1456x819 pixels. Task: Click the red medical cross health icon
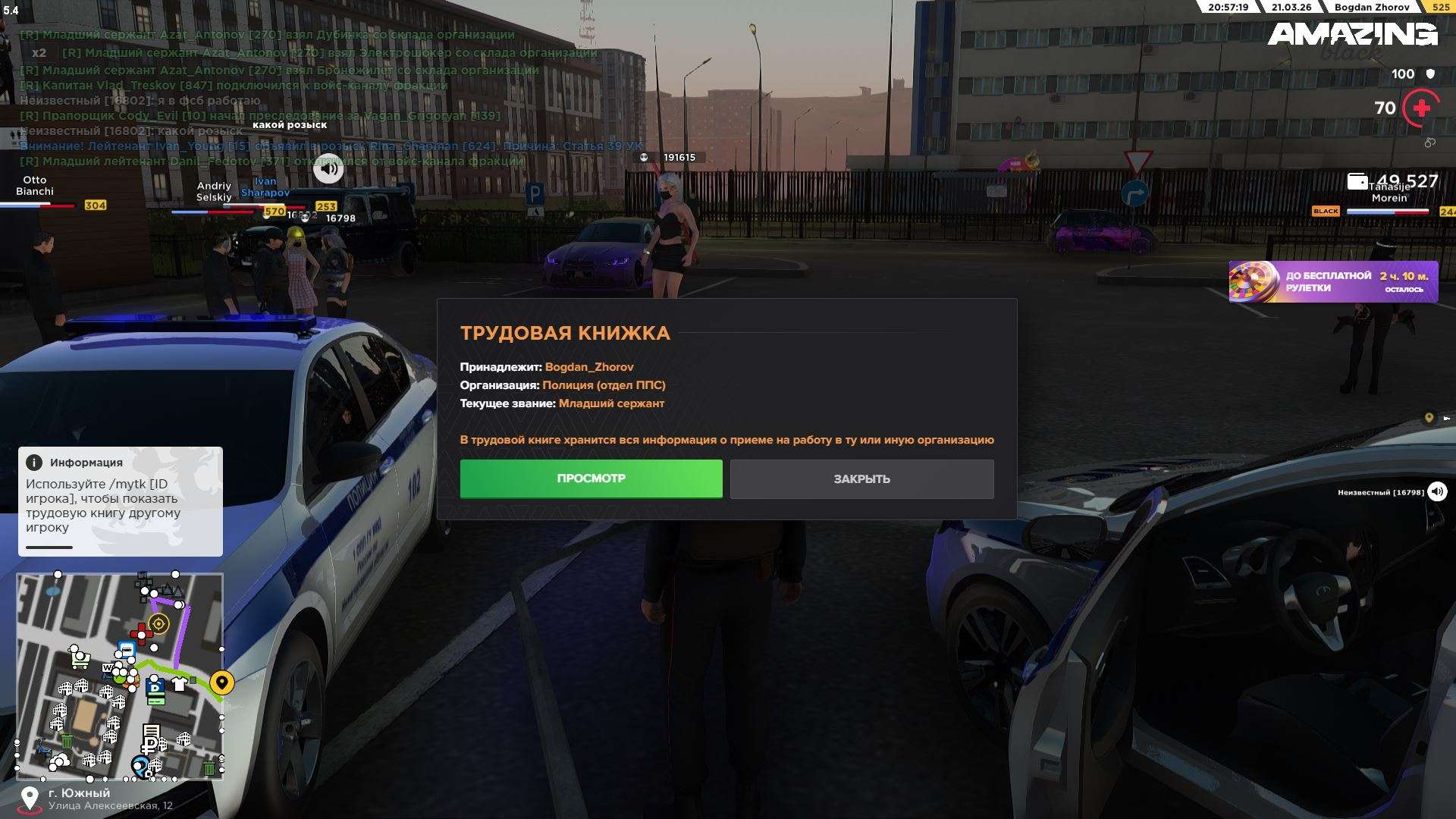point(1421,108)
